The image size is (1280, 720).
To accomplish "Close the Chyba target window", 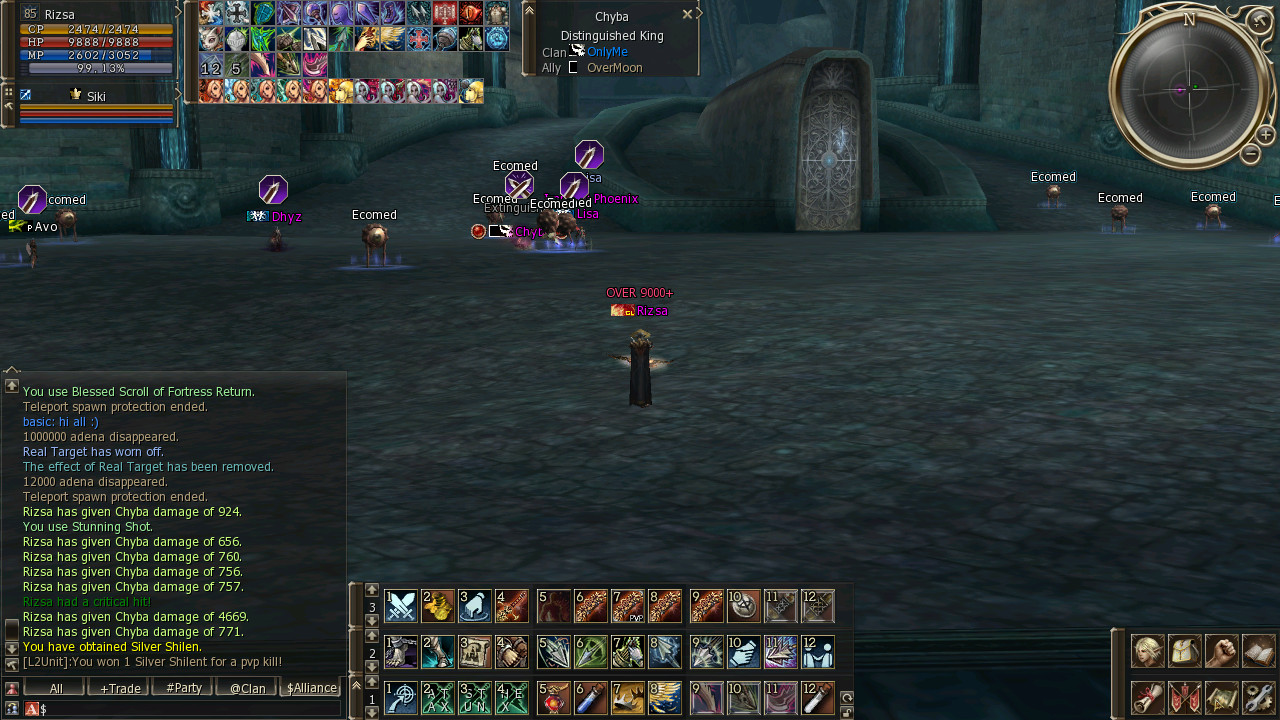I will [x=687, y=15].
